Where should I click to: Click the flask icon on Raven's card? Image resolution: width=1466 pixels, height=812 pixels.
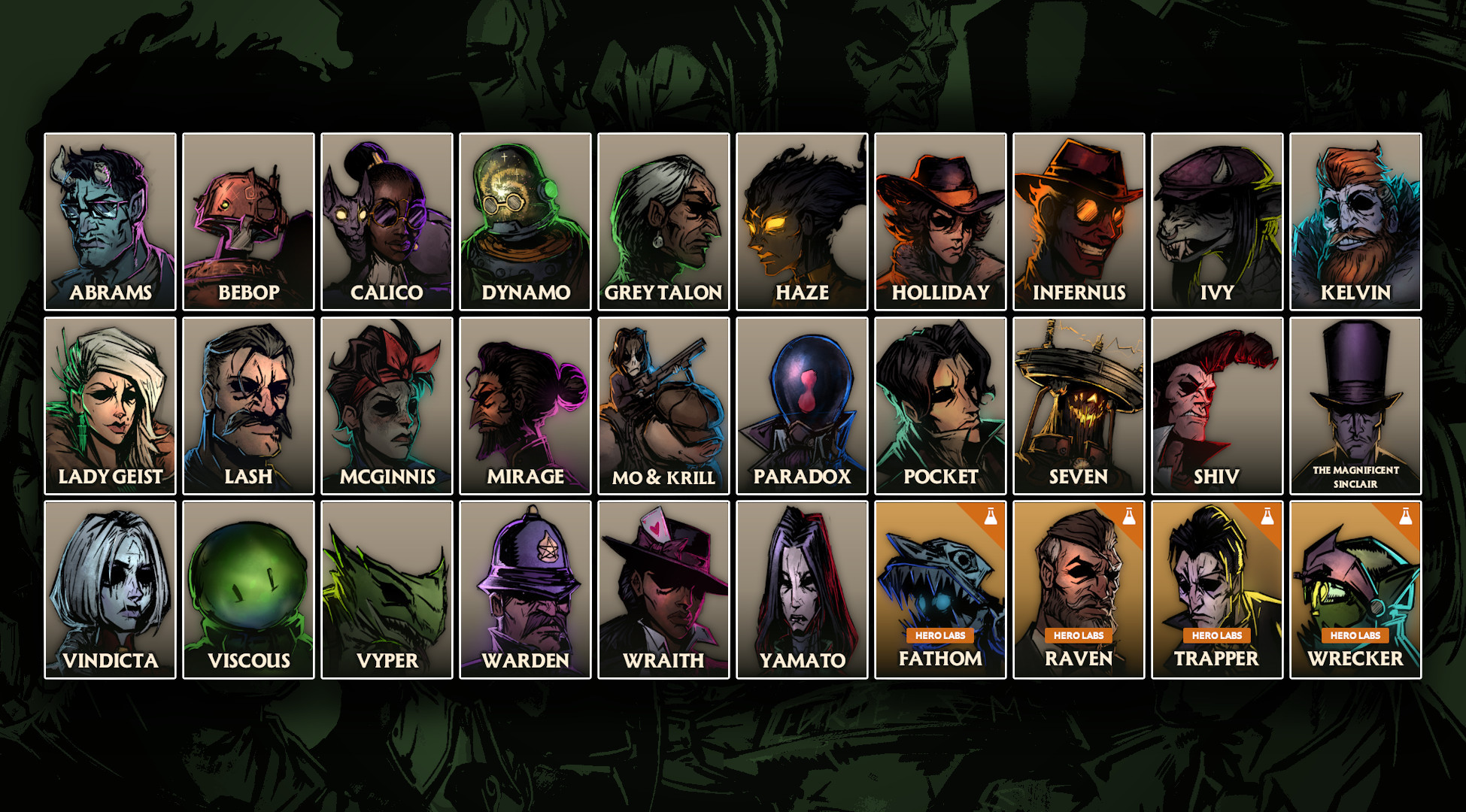point(1129,514)
